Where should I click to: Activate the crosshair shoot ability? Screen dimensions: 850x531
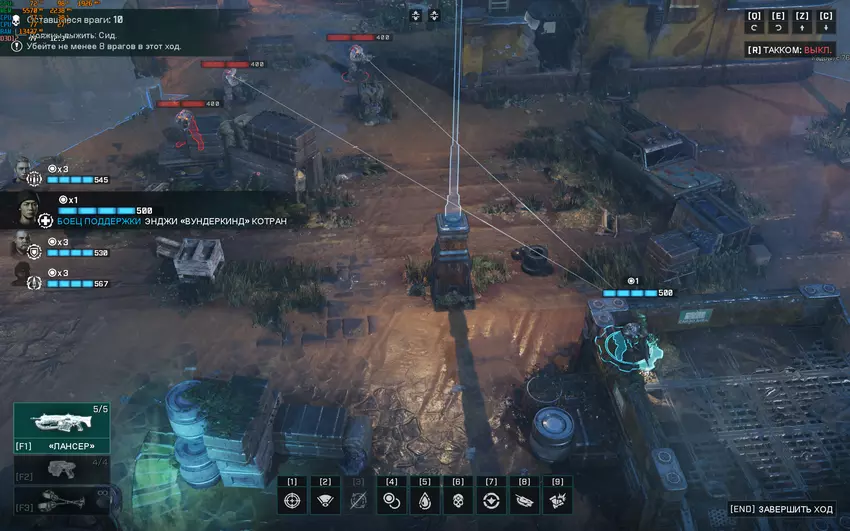click(292, 501)
